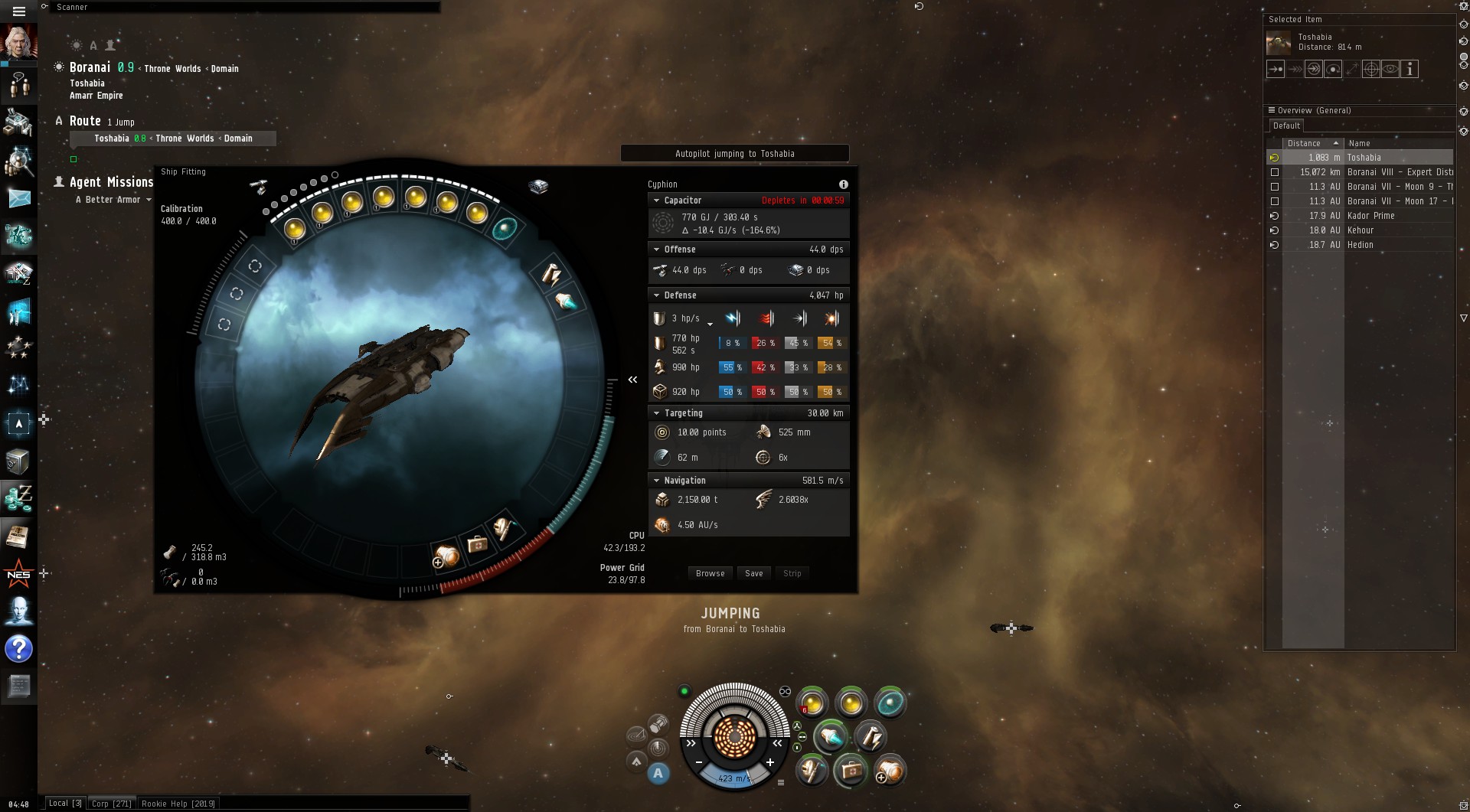Collapse the Offense stats section
This screenshot has width=1470, height=812.
tap(656, 249)
